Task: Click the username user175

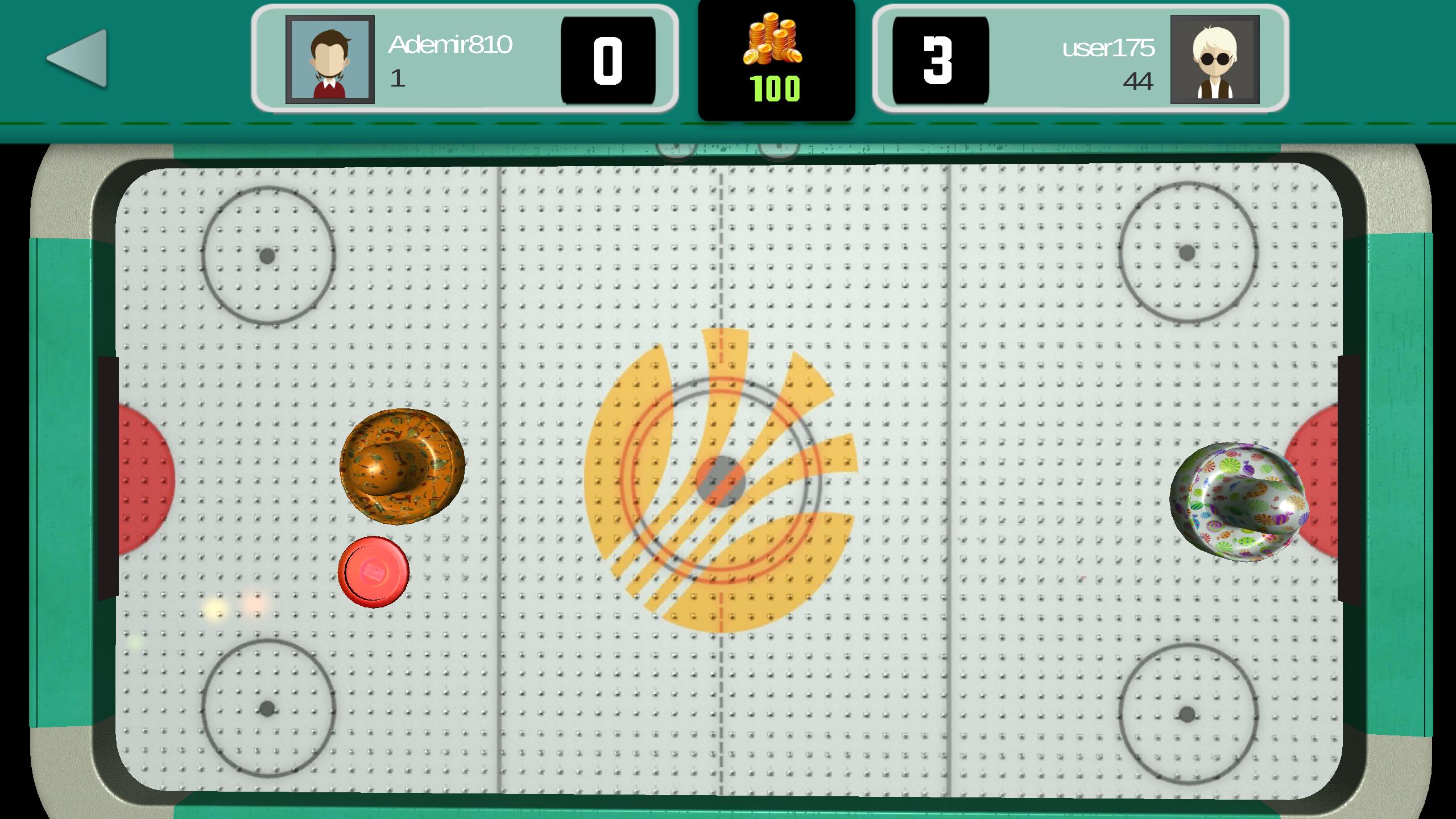Action: (x=1109, y=48)
